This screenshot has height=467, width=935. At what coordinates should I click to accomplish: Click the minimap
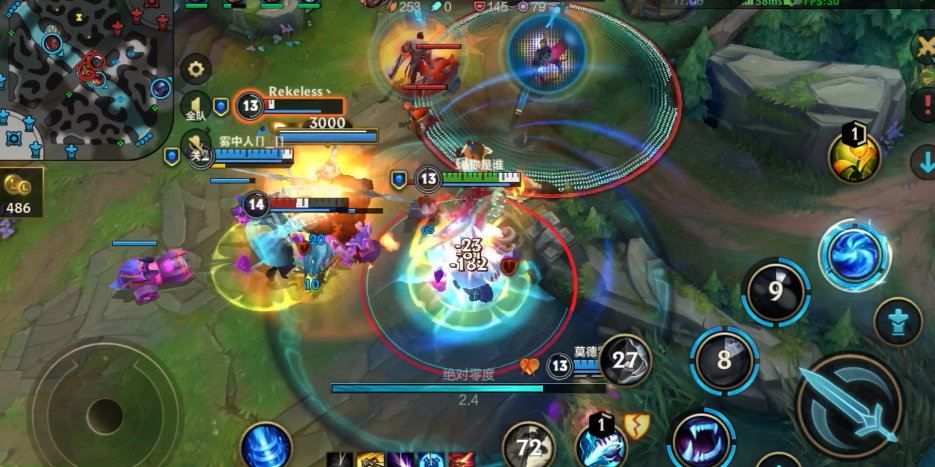pos(85,75)
